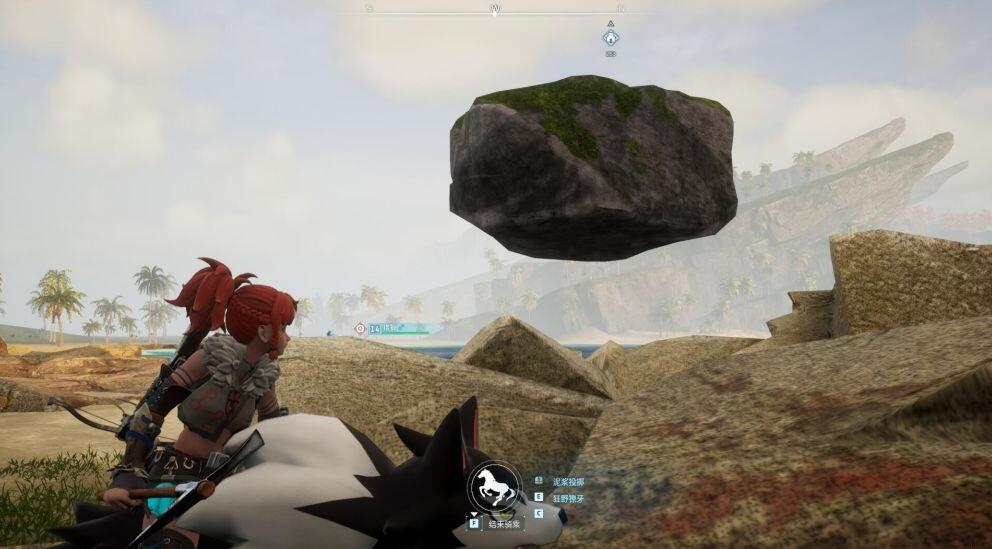Viewport: 992px width, 549px height.
Task: Select the base marker on the compass
Action: point(610,38)
